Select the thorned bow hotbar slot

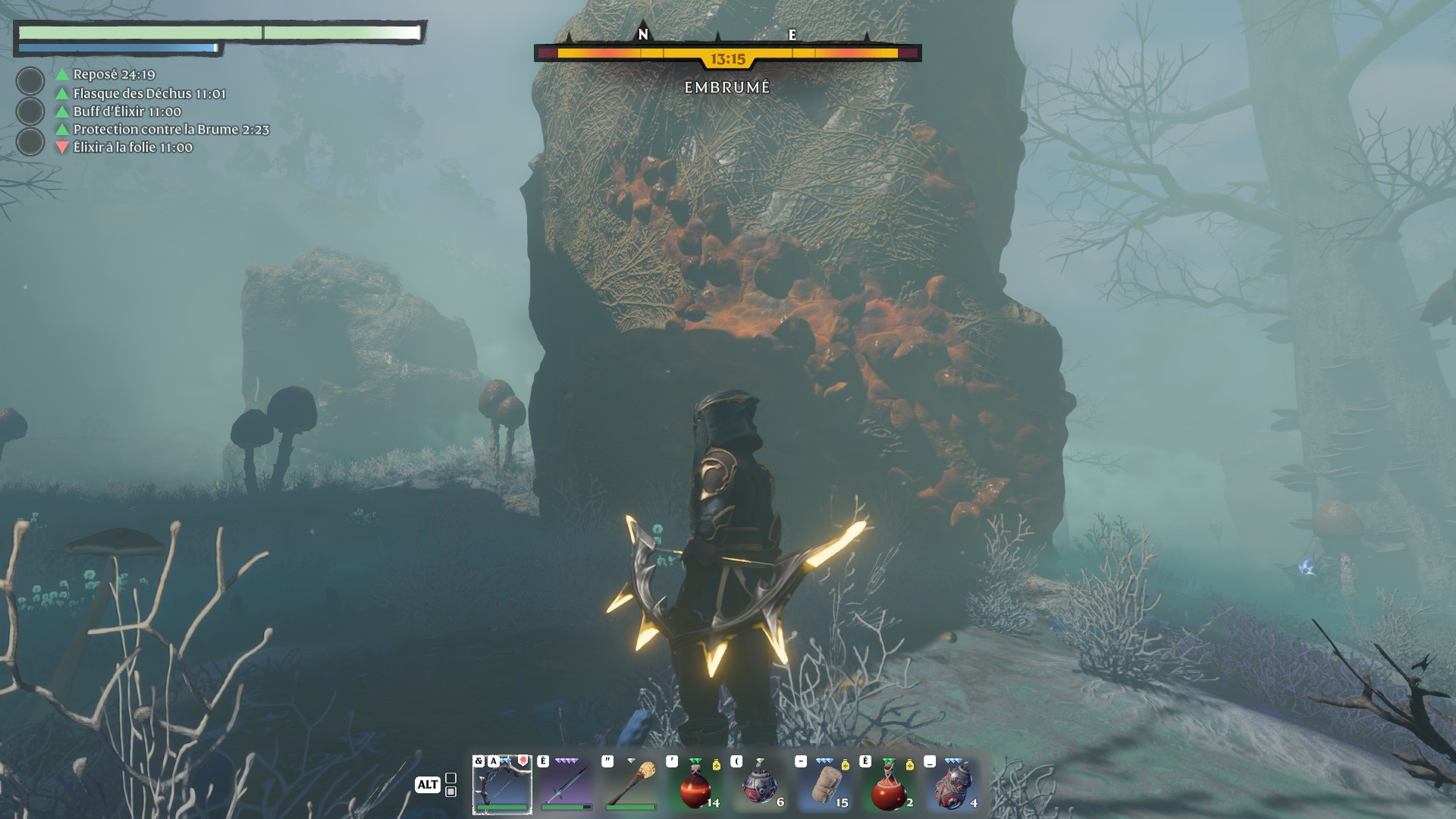click(x=502, y=784)
